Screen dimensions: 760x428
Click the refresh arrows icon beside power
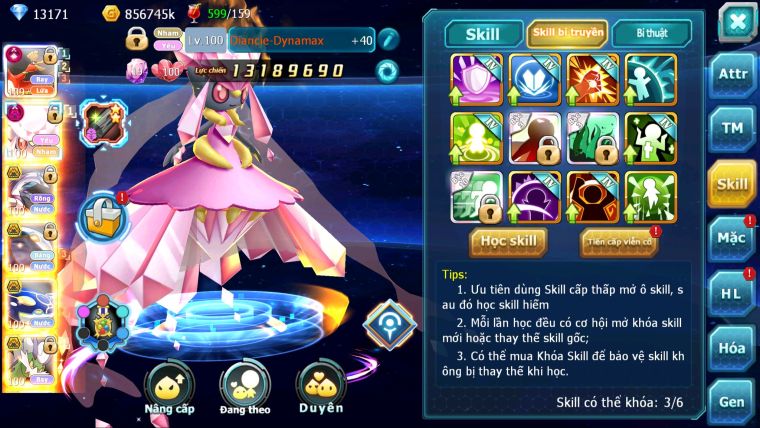coord(387,71)
